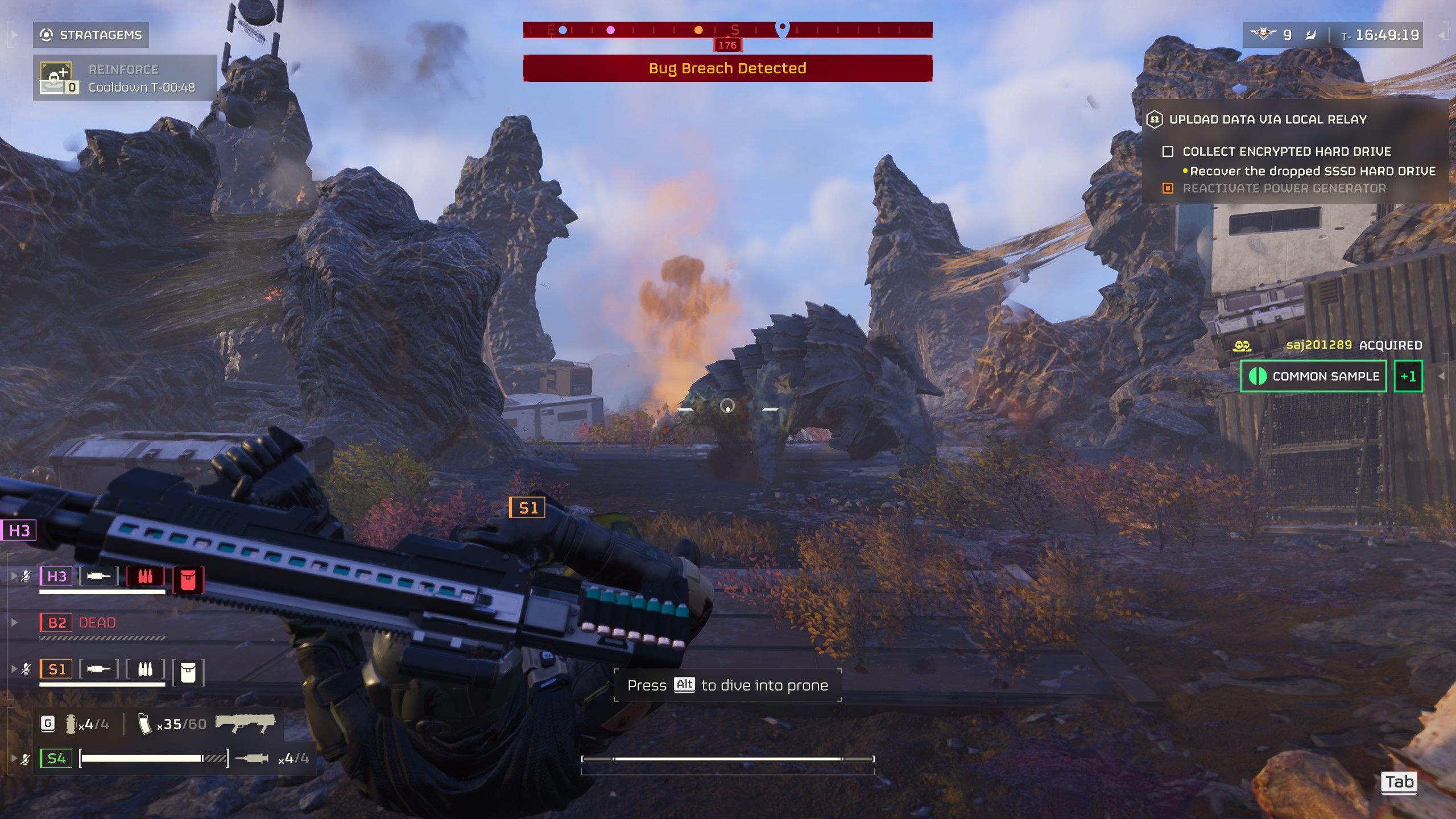Click the stim syringe icon beside the S4 health bar
The image size is (1456, 819).
tap(251, 758)
